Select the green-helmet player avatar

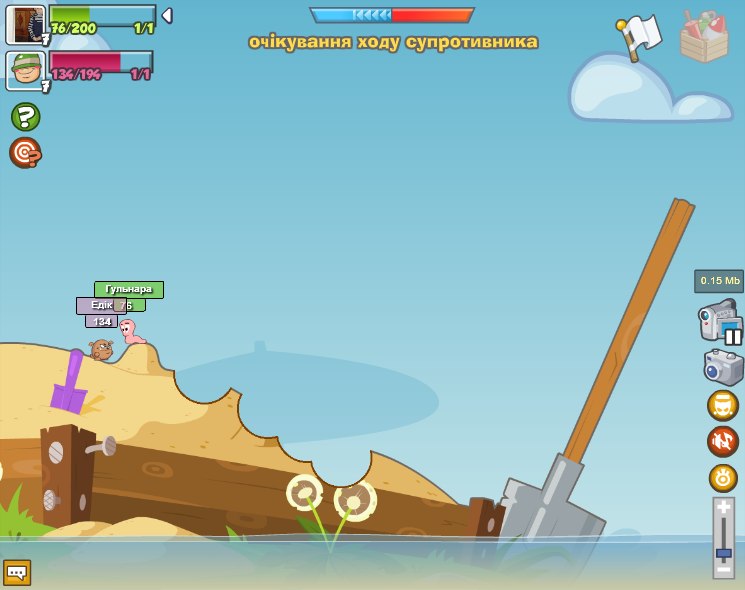[x=25, y=71]
